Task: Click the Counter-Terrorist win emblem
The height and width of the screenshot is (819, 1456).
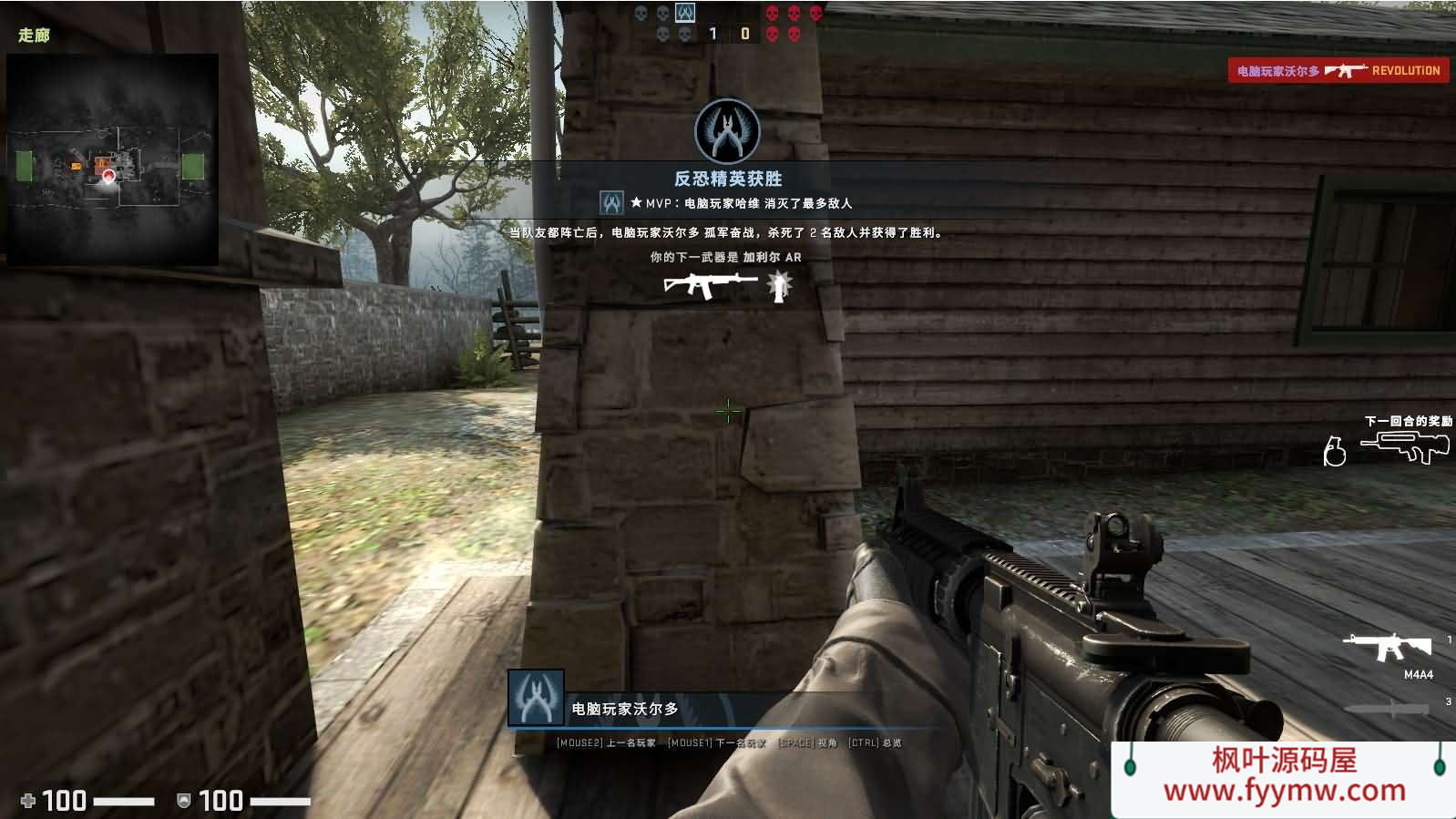Action: [727, 131]
